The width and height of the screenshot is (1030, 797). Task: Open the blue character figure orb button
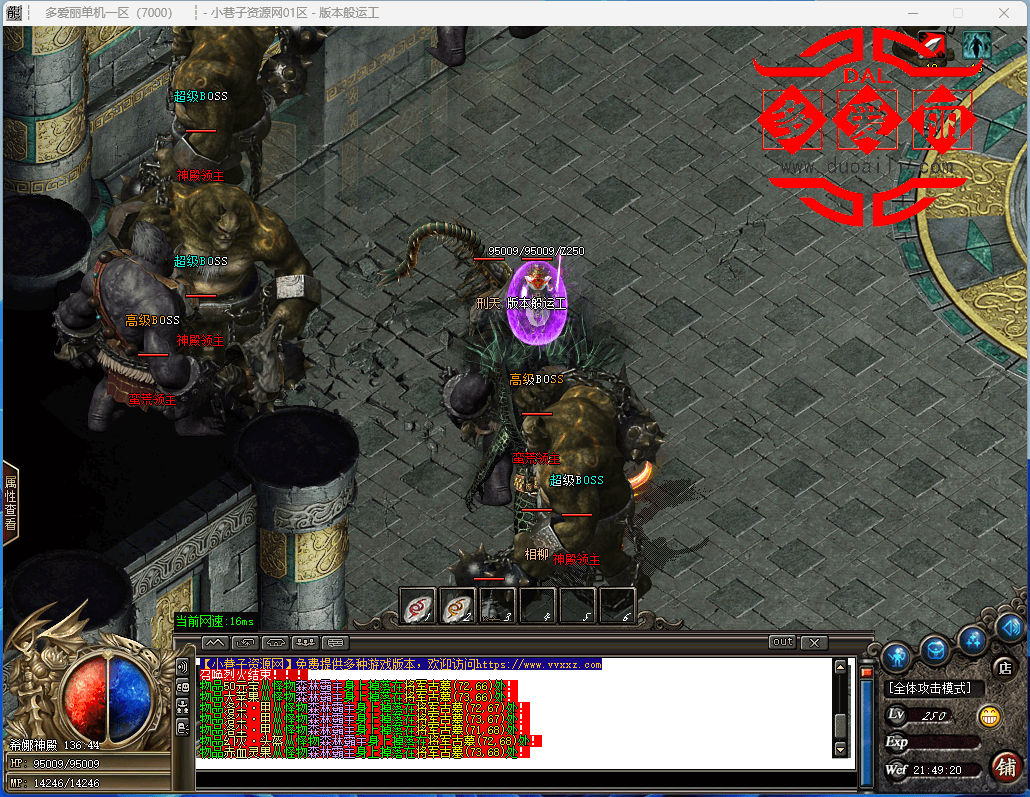(895, 655)
